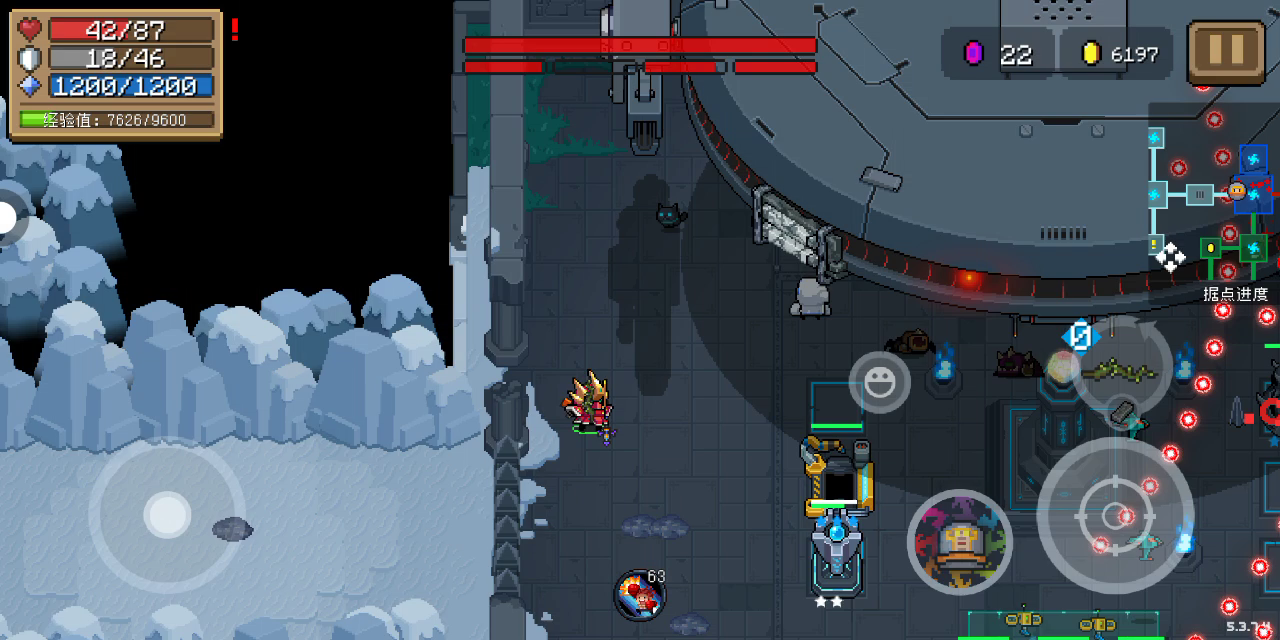Activate the character skill portrait button
The height and width of the screenshot is (640, 1280).
coord(960,541)
